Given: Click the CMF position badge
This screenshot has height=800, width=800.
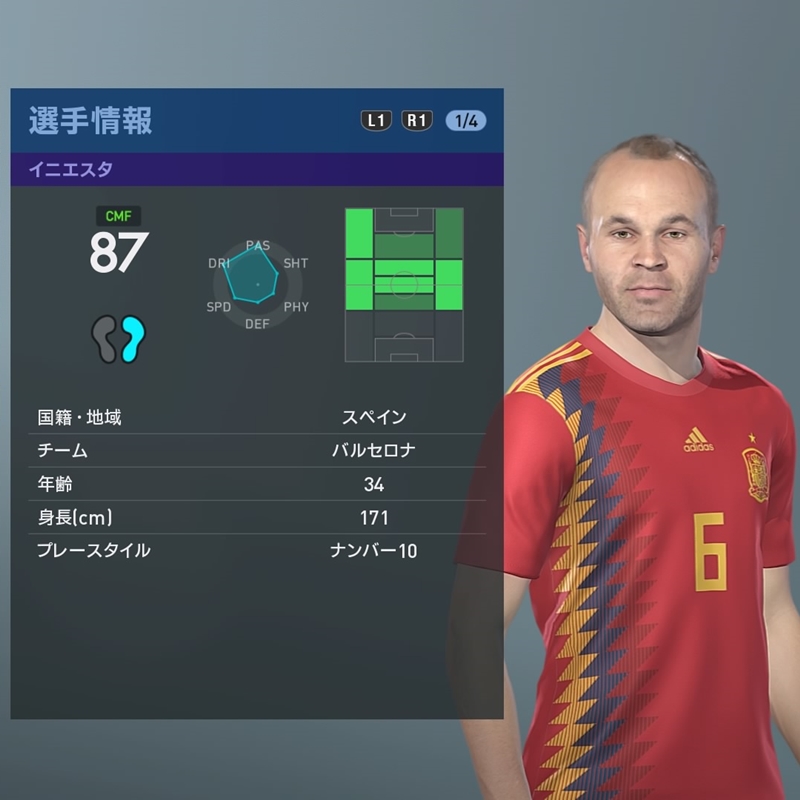Looking at the screenshot, I should [x=118, y=215].
